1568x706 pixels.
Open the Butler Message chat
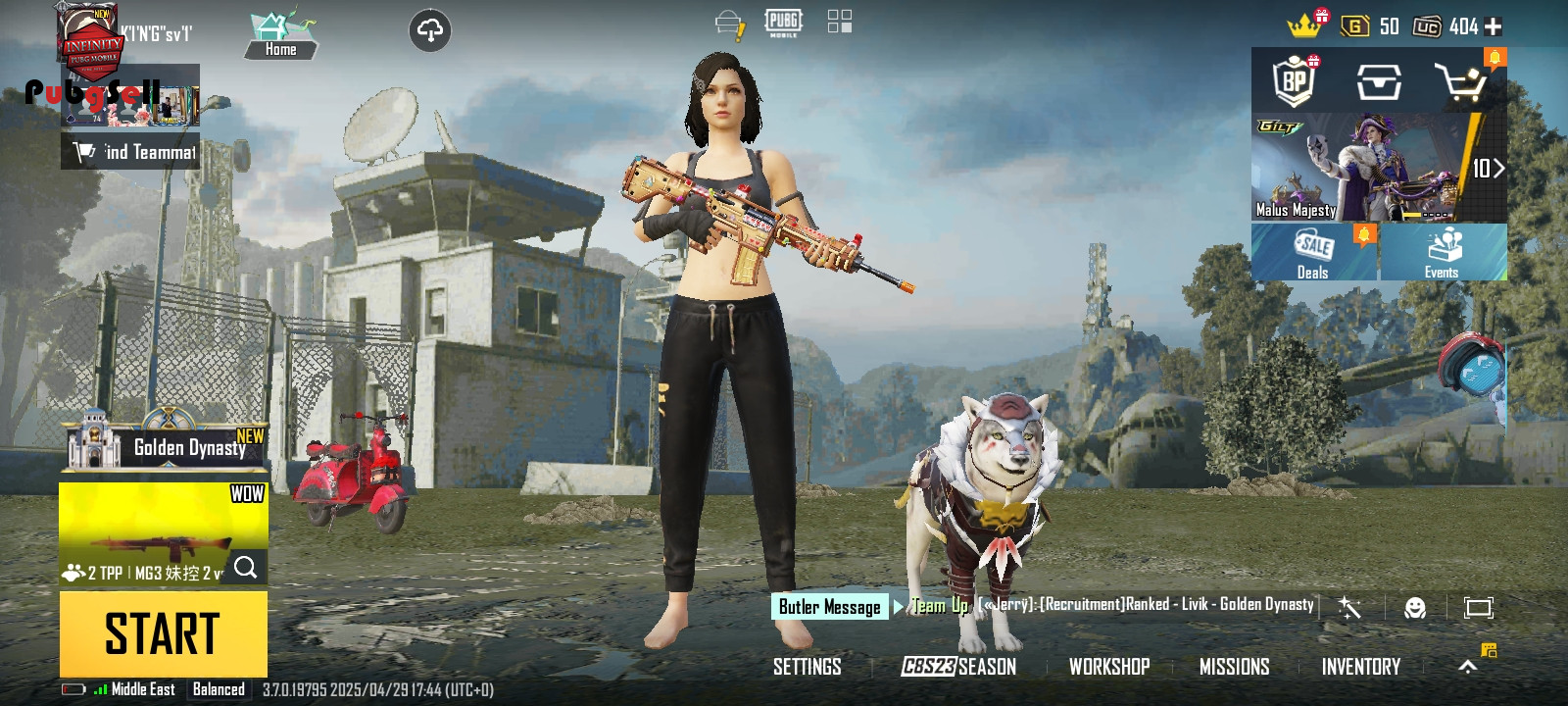click(830, 607)
